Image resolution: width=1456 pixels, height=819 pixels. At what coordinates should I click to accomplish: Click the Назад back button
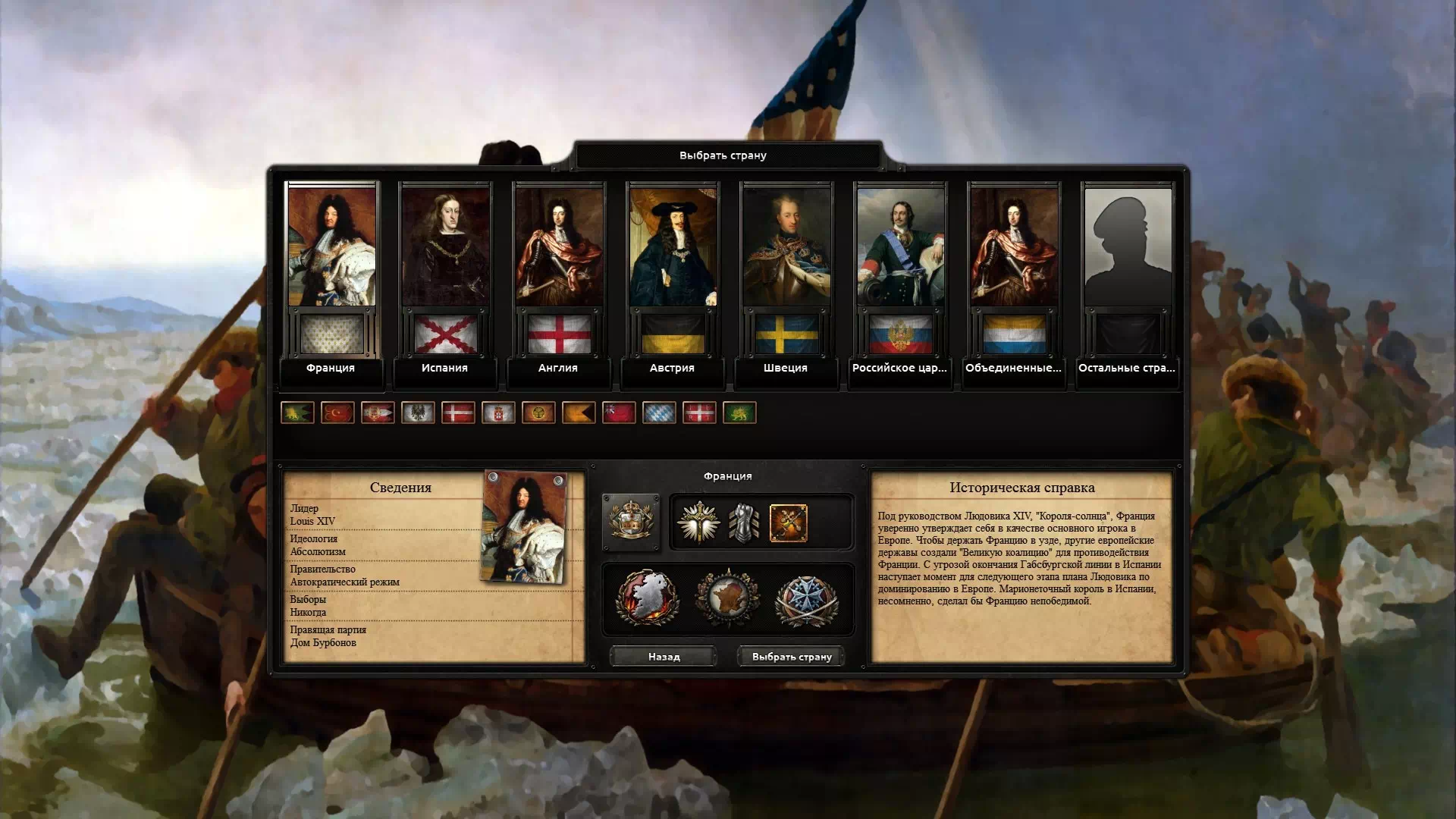point(664,657)
